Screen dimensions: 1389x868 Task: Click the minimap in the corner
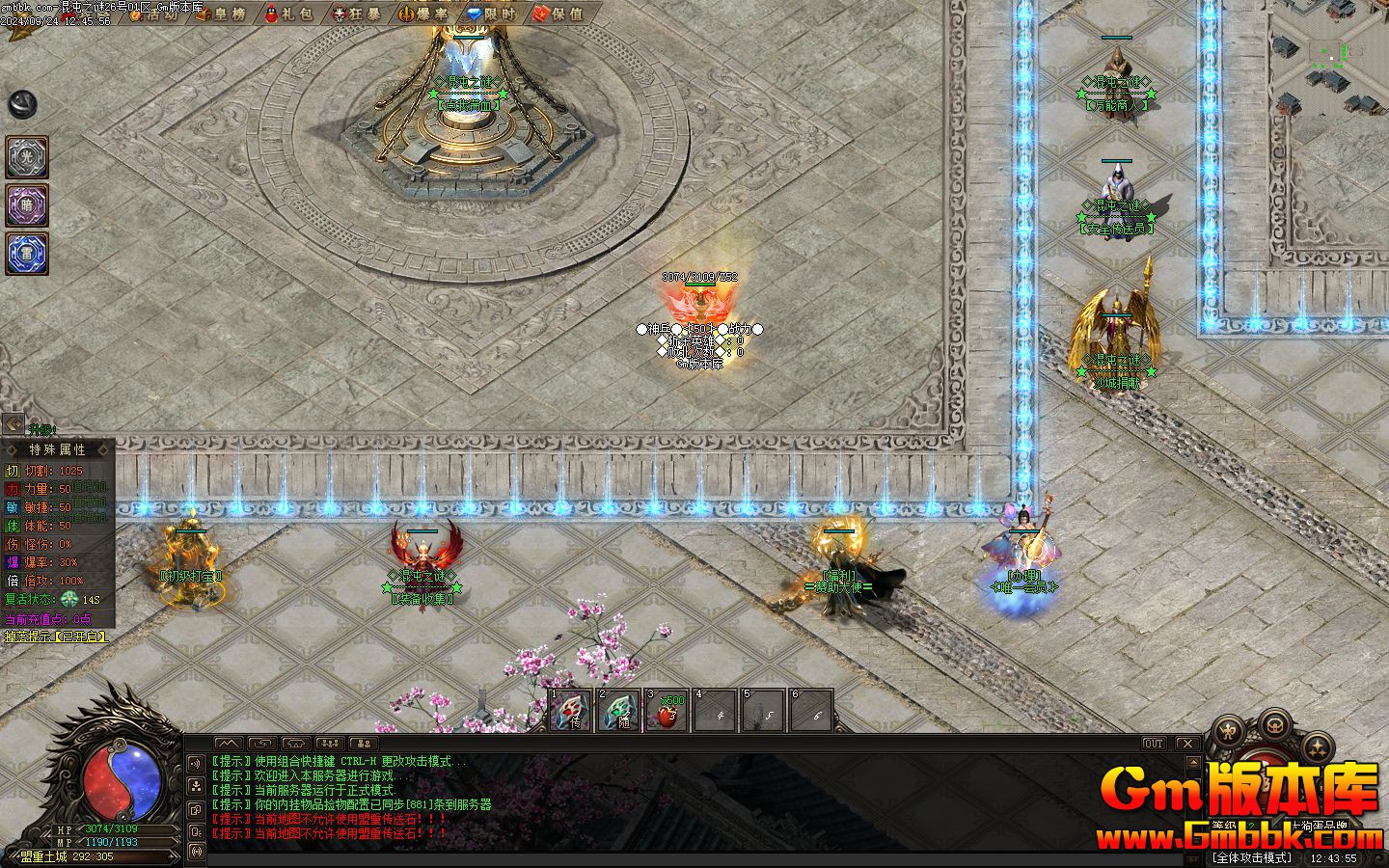coord(1327,58)
